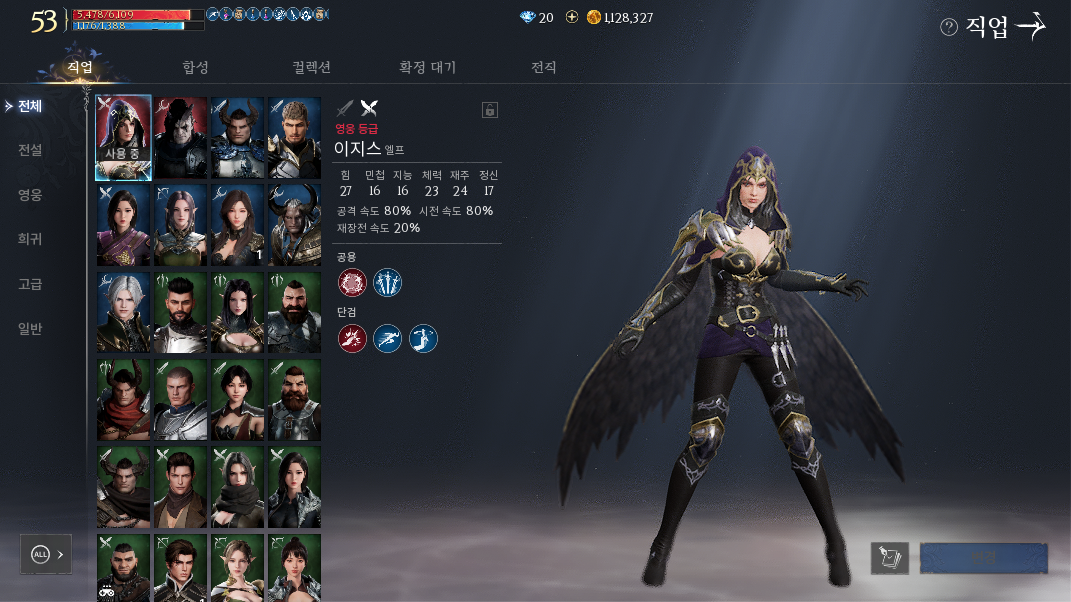Select the 확정 대기 tab

coord(427,67)
